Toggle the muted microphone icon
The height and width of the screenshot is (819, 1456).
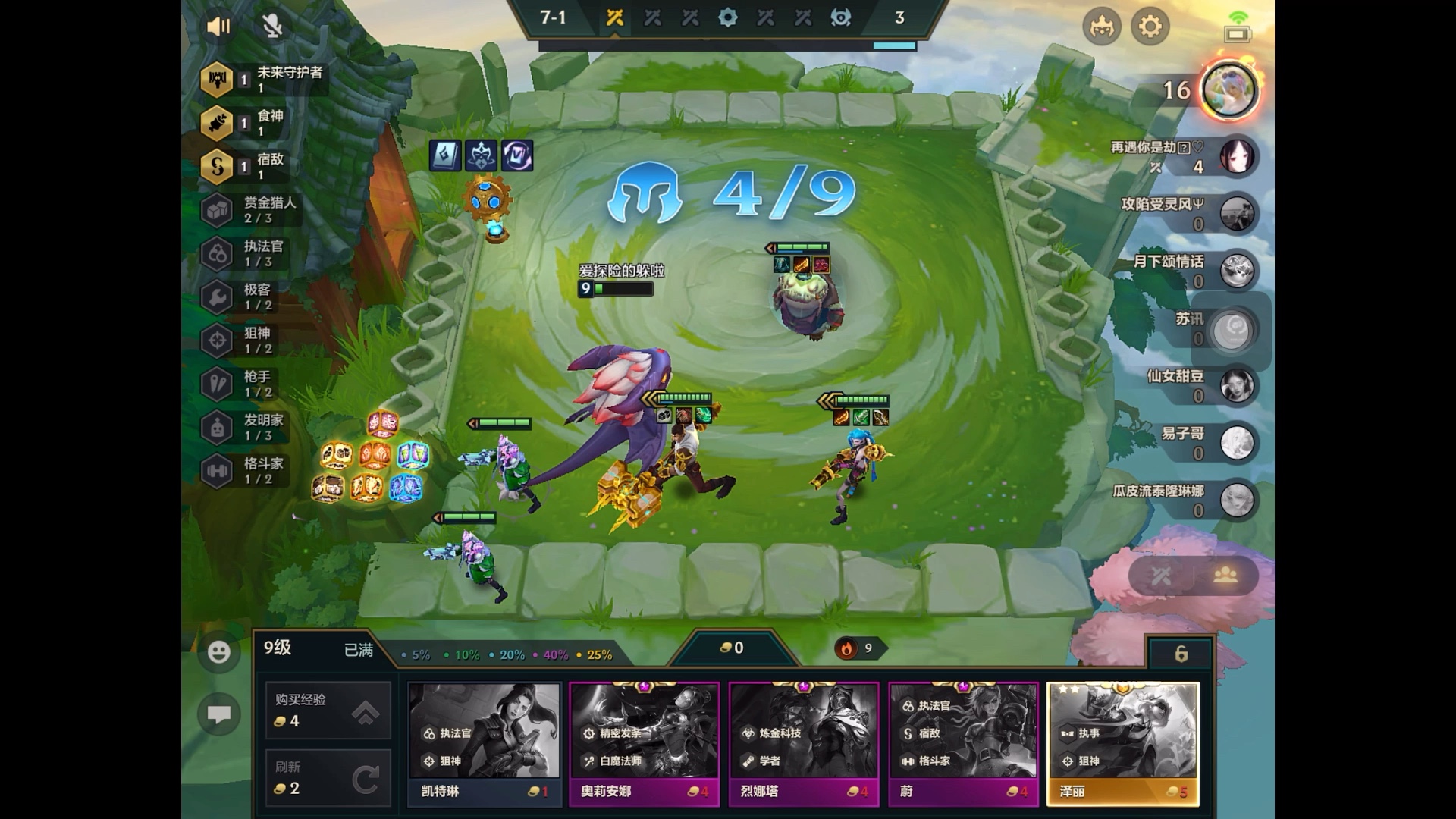(272, 27)
